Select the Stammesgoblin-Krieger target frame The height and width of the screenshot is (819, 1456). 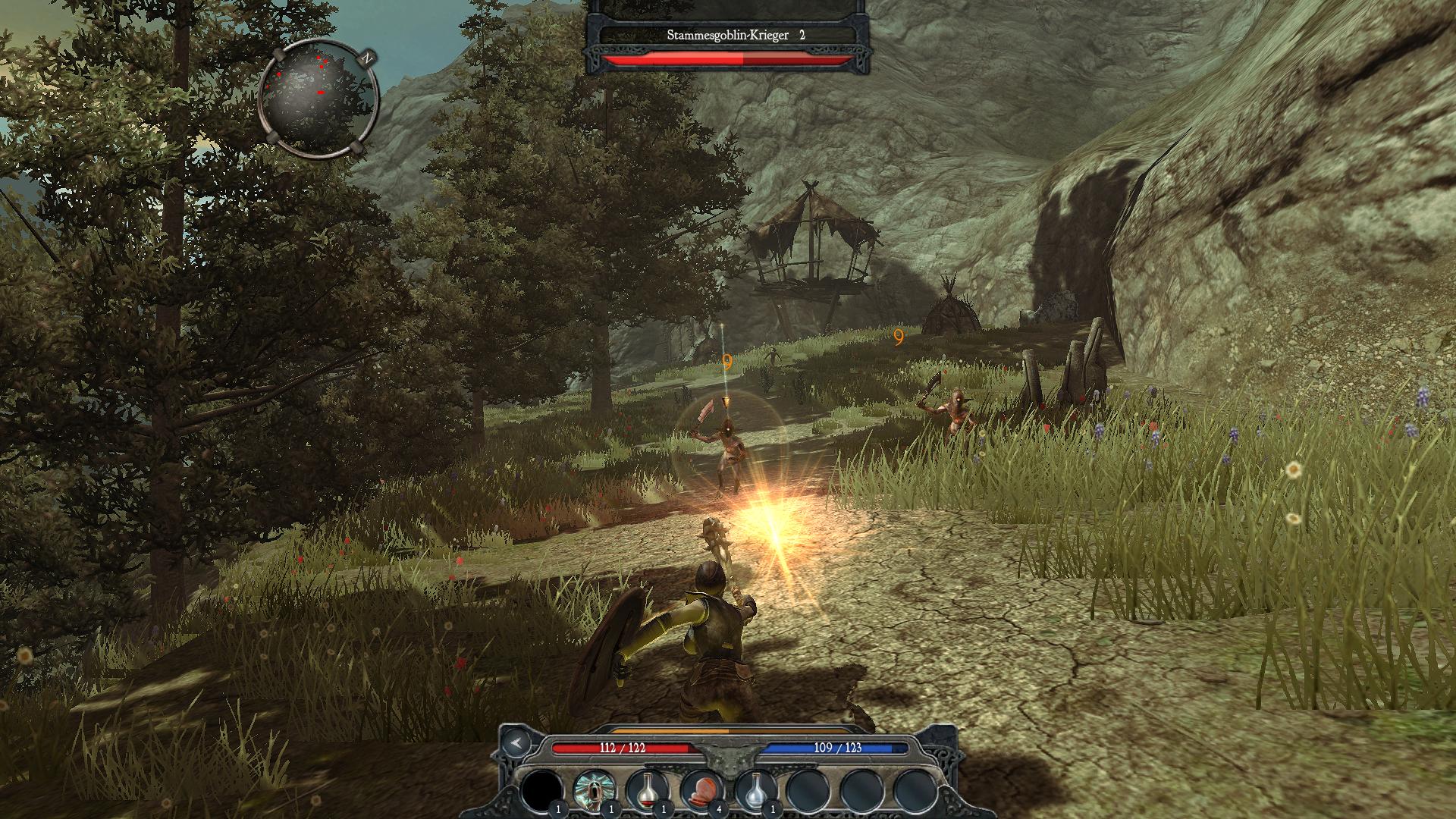[728, 36]
